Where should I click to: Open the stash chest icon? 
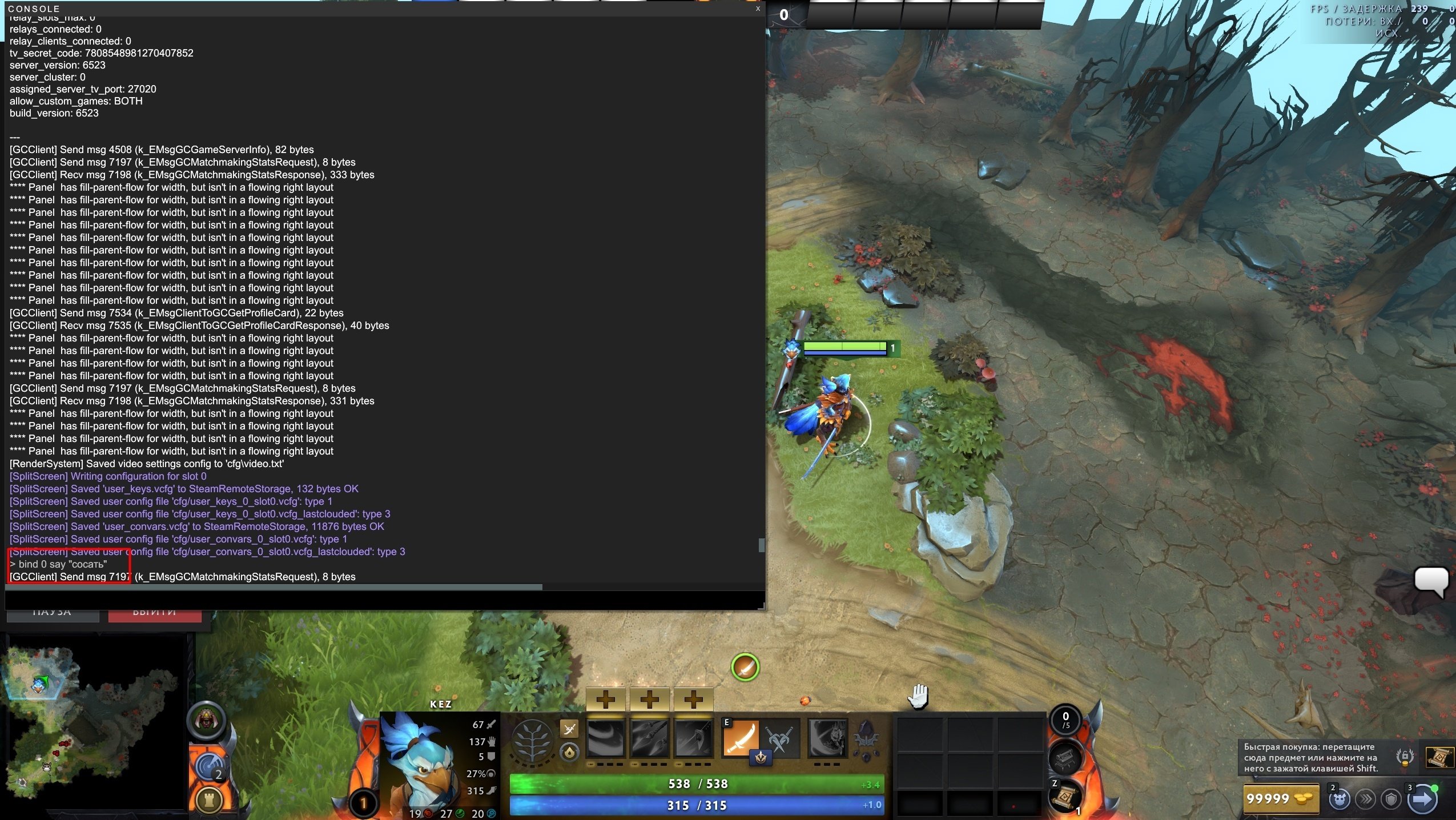pyautogui.click(x=1064, y=758)
